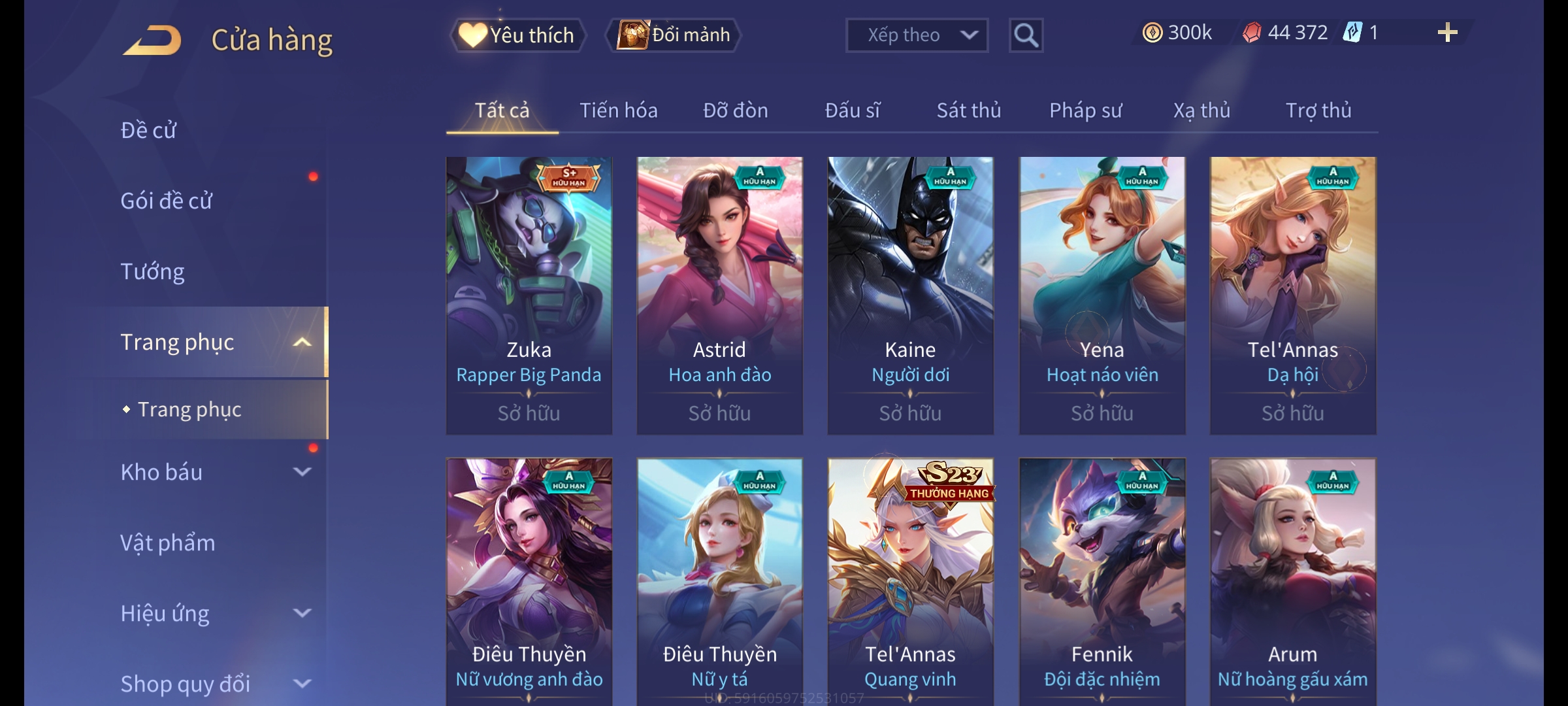Switch to the Tiến hóa tab
Viewport: 1568px width, 706px height.
pos(618,110)
